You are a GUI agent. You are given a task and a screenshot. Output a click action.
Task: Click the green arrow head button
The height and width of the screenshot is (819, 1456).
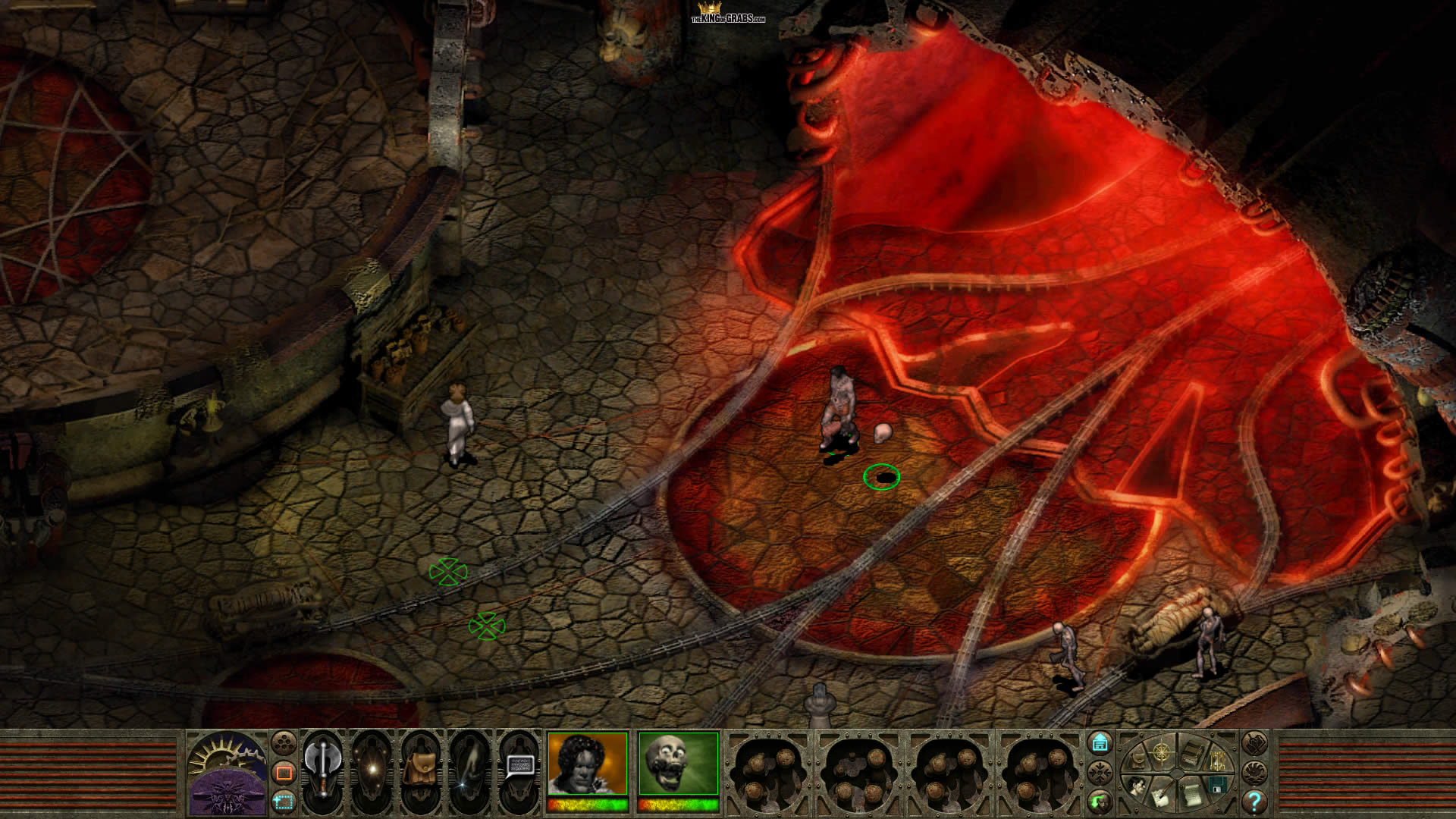tap(1100, 801)
